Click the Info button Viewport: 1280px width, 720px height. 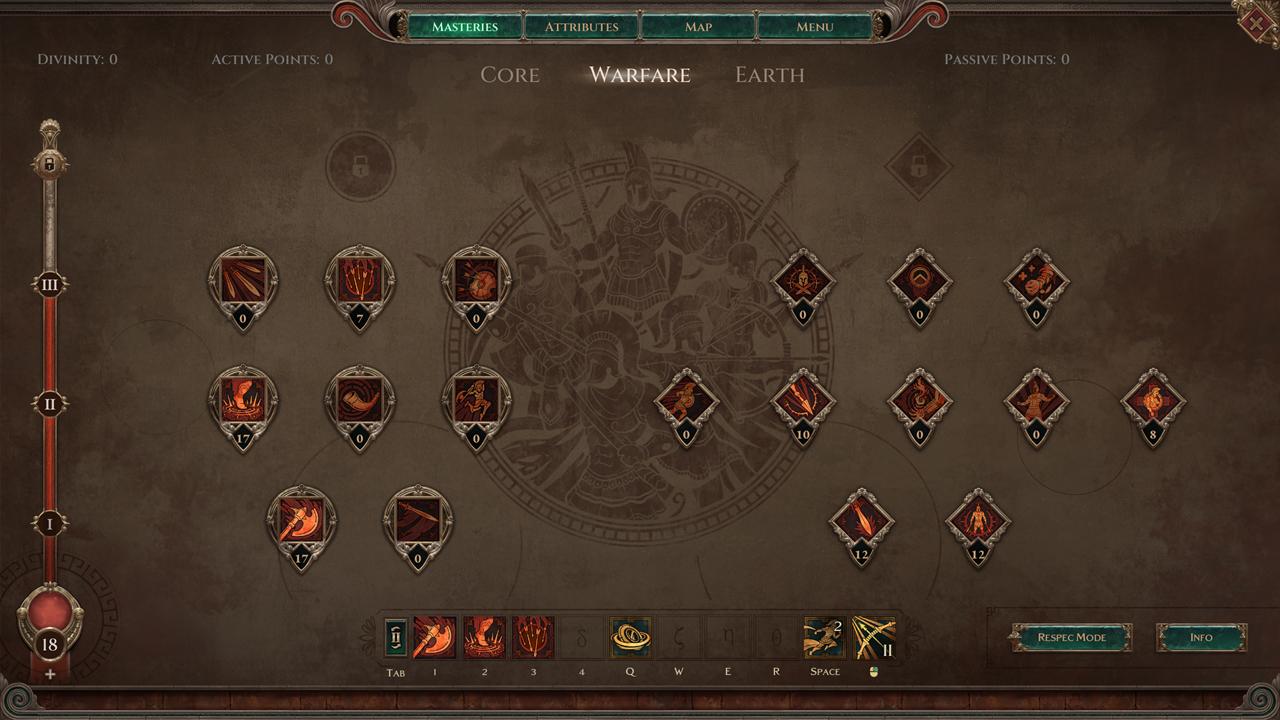pyautogui.click(x=1201, y=637)
